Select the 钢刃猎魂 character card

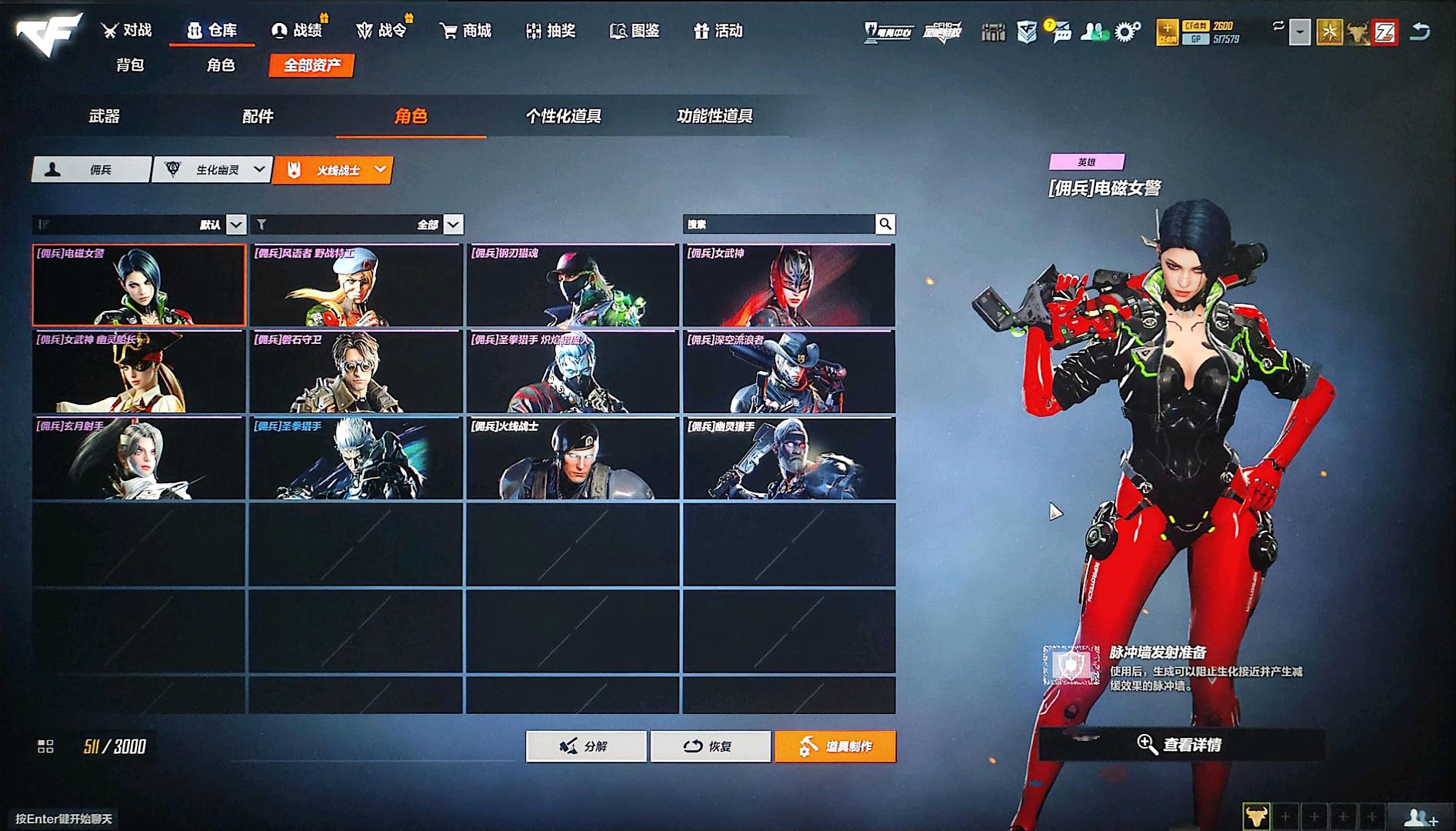(x=572, y=285)
